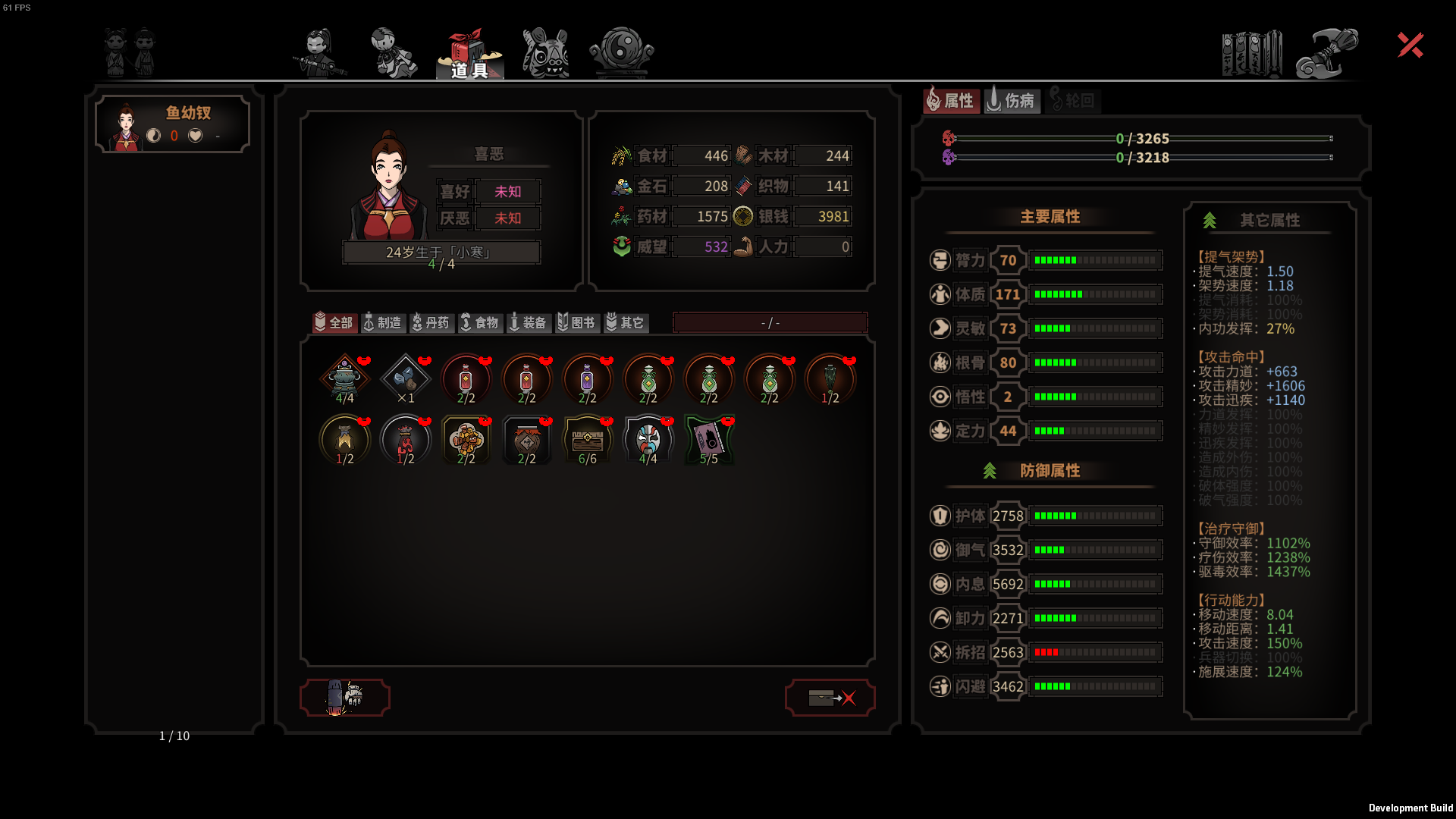Click the red 0/3265 health bar
The width and height of the screenshot is (1456, 819).
pos(1137,140)
